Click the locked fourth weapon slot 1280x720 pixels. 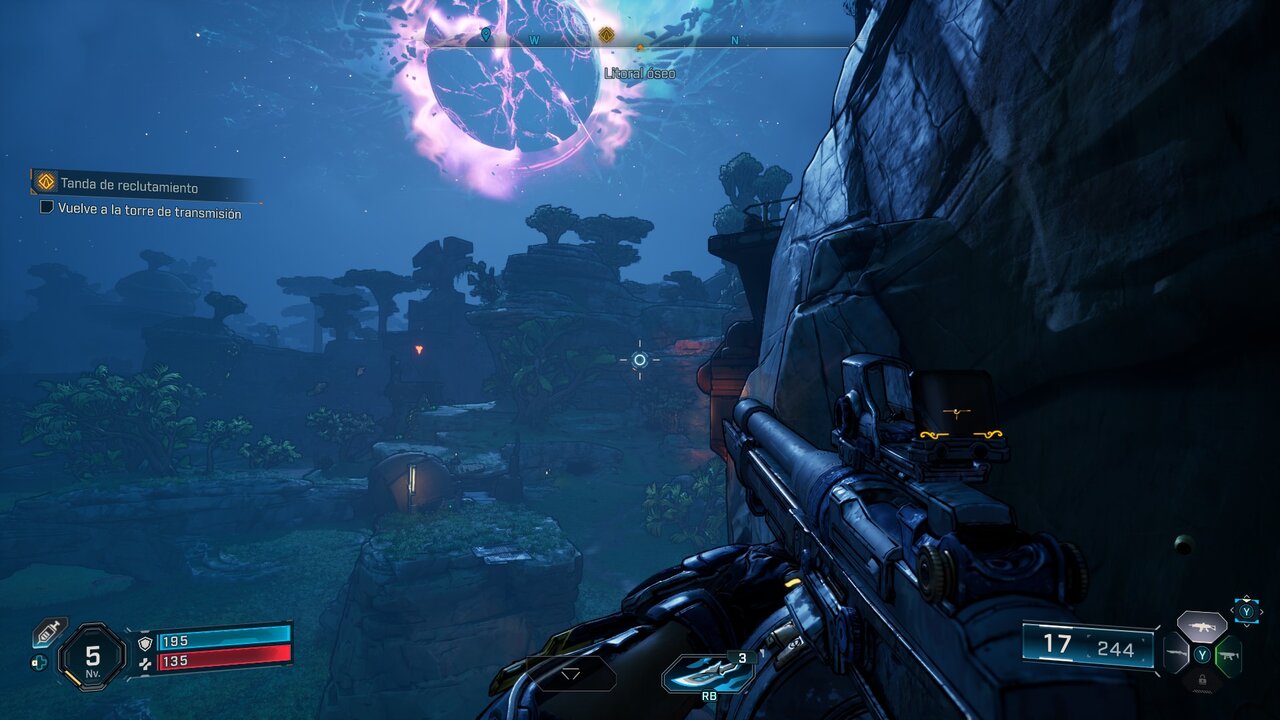(x=1201, y=680)
